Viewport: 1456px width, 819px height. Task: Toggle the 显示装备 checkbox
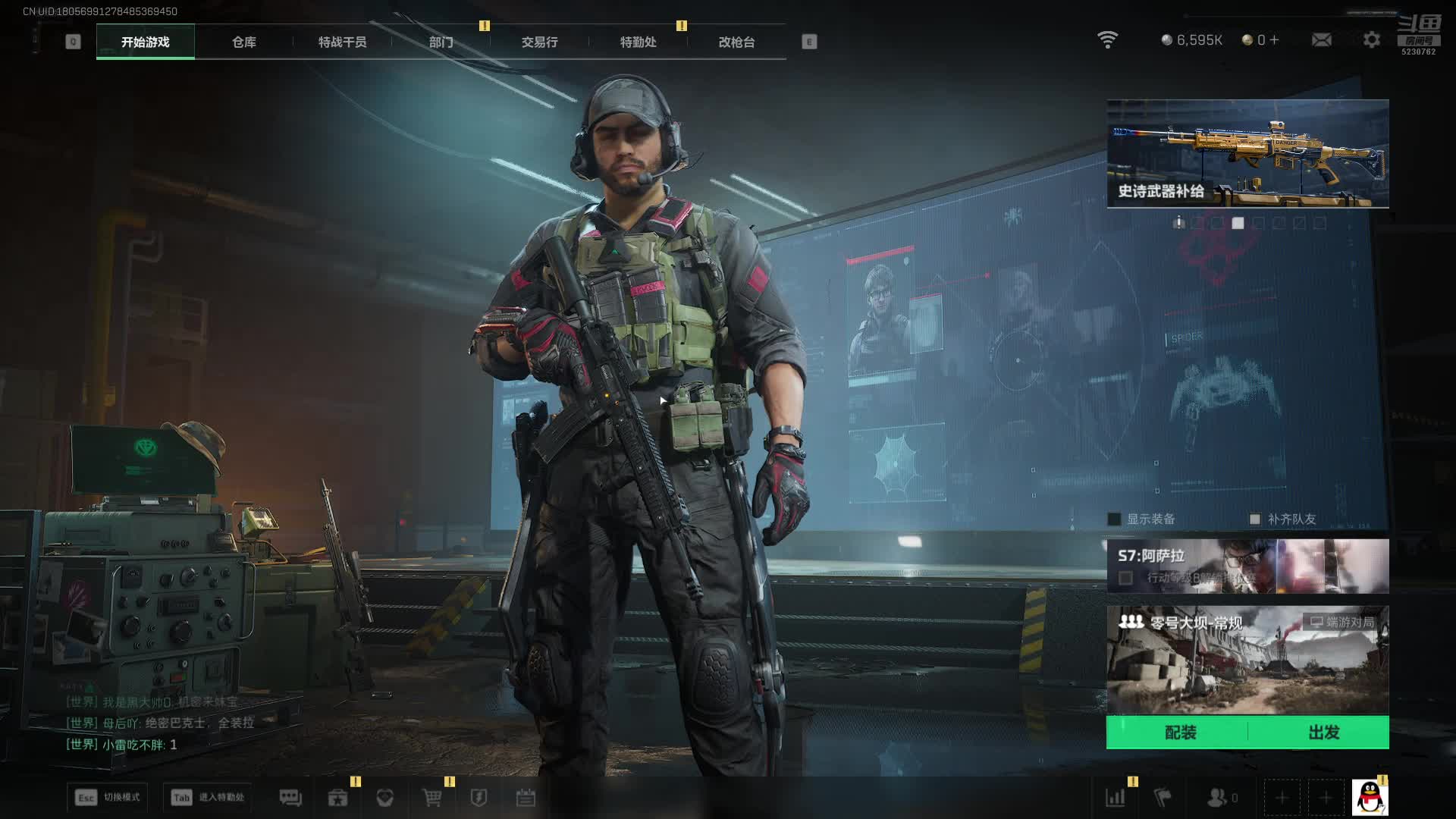click(1114, 519)
